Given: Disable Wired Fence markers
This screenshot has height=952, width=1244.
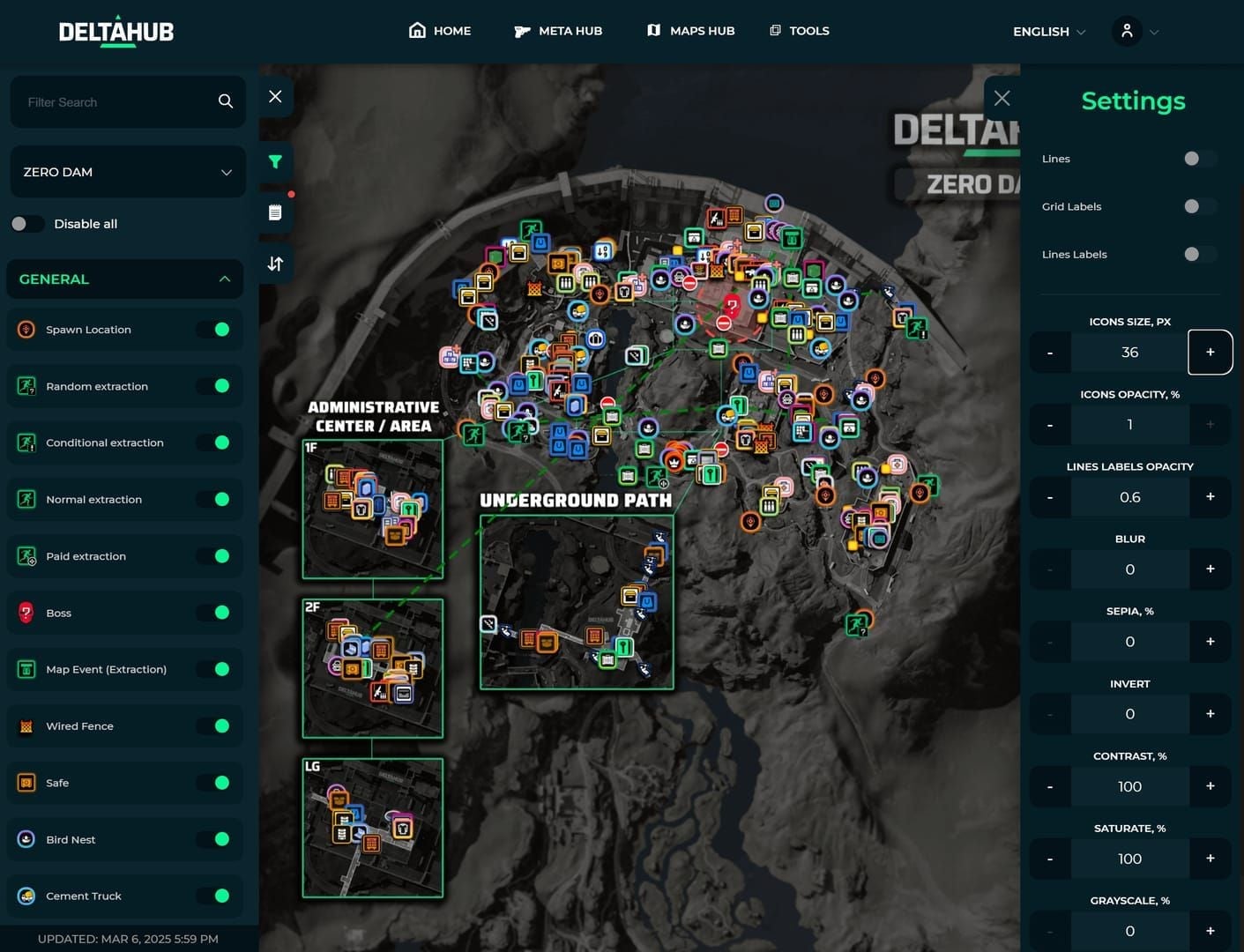Looking at the screenshot, I should pos(216,725).
